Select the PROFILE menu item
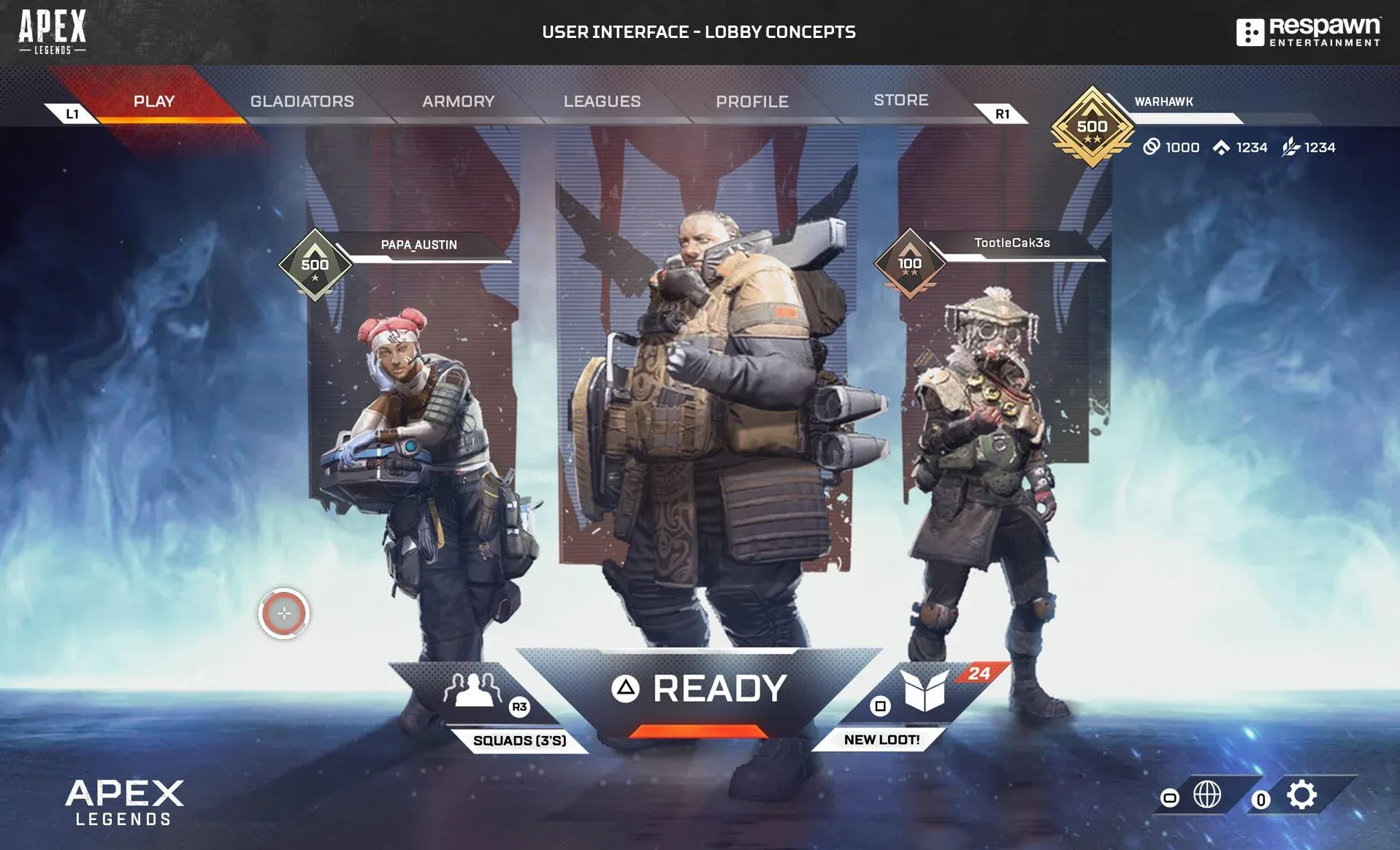Image resolution: width=1400 pixels, height=850 pixels. pos(751,102)
